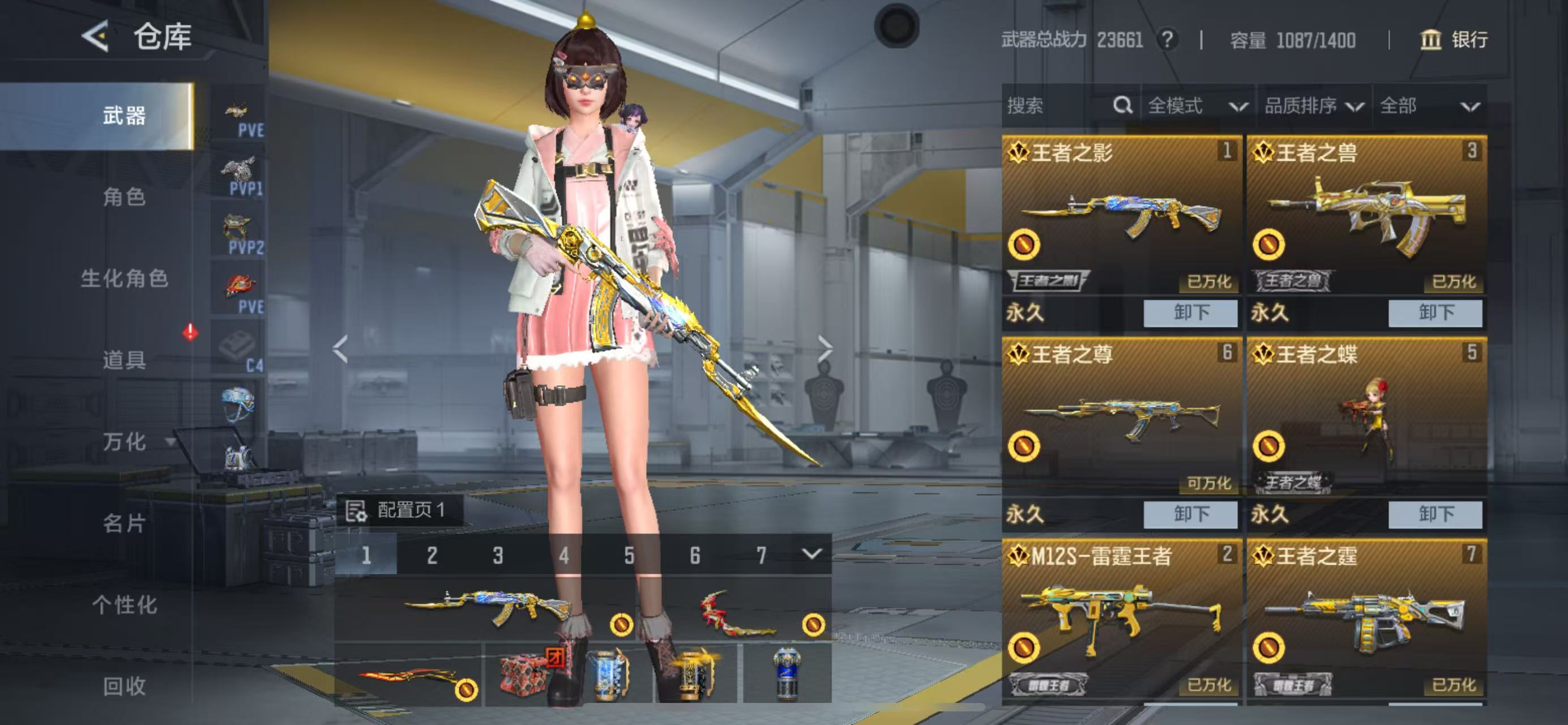Unequip 王者之影 with its 卸下 button
1568x725 pixels.
[1190, 313]
